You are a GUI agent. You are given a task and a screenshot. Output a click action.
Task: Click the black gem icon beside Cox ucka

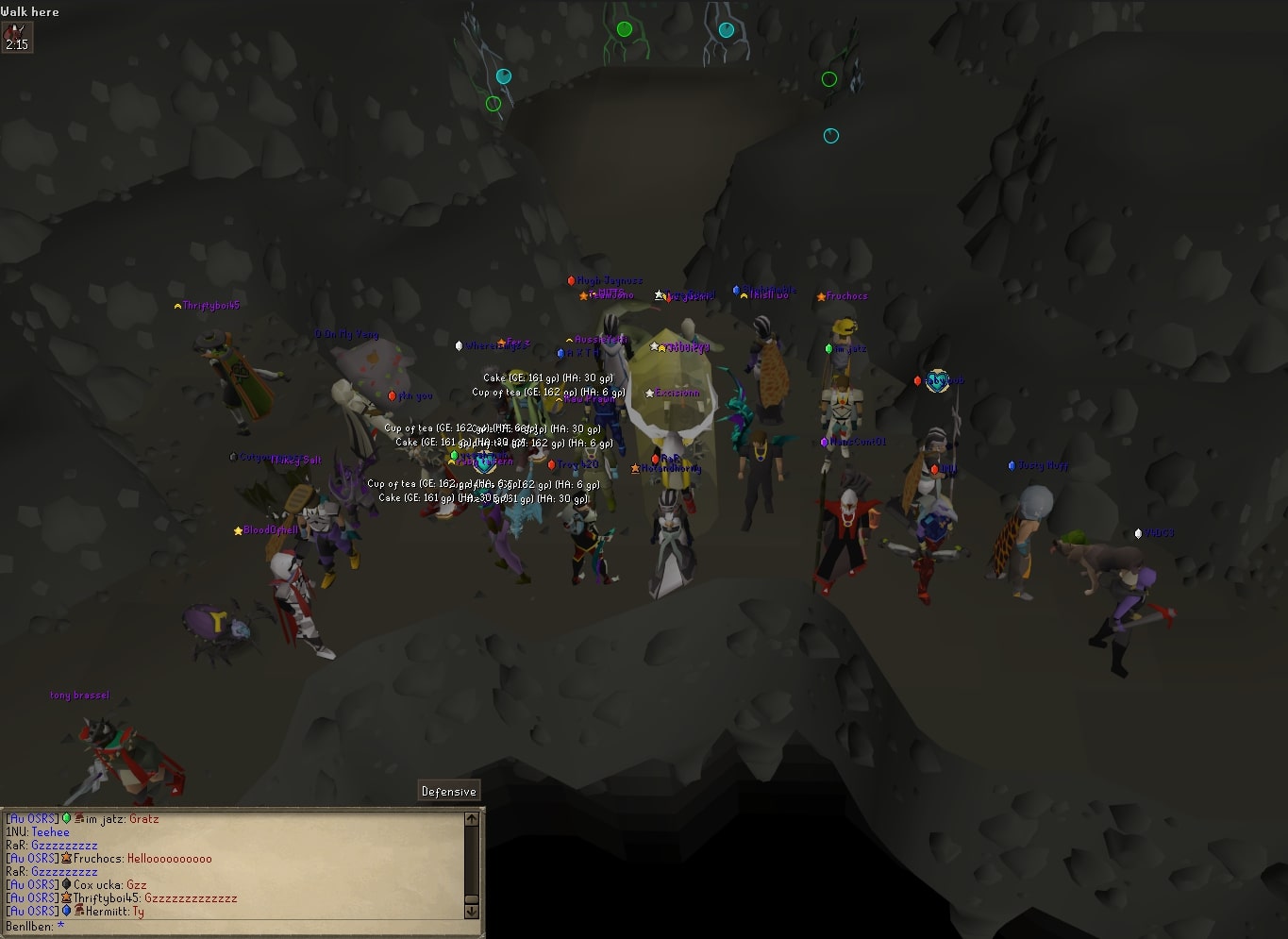(68, 883)
